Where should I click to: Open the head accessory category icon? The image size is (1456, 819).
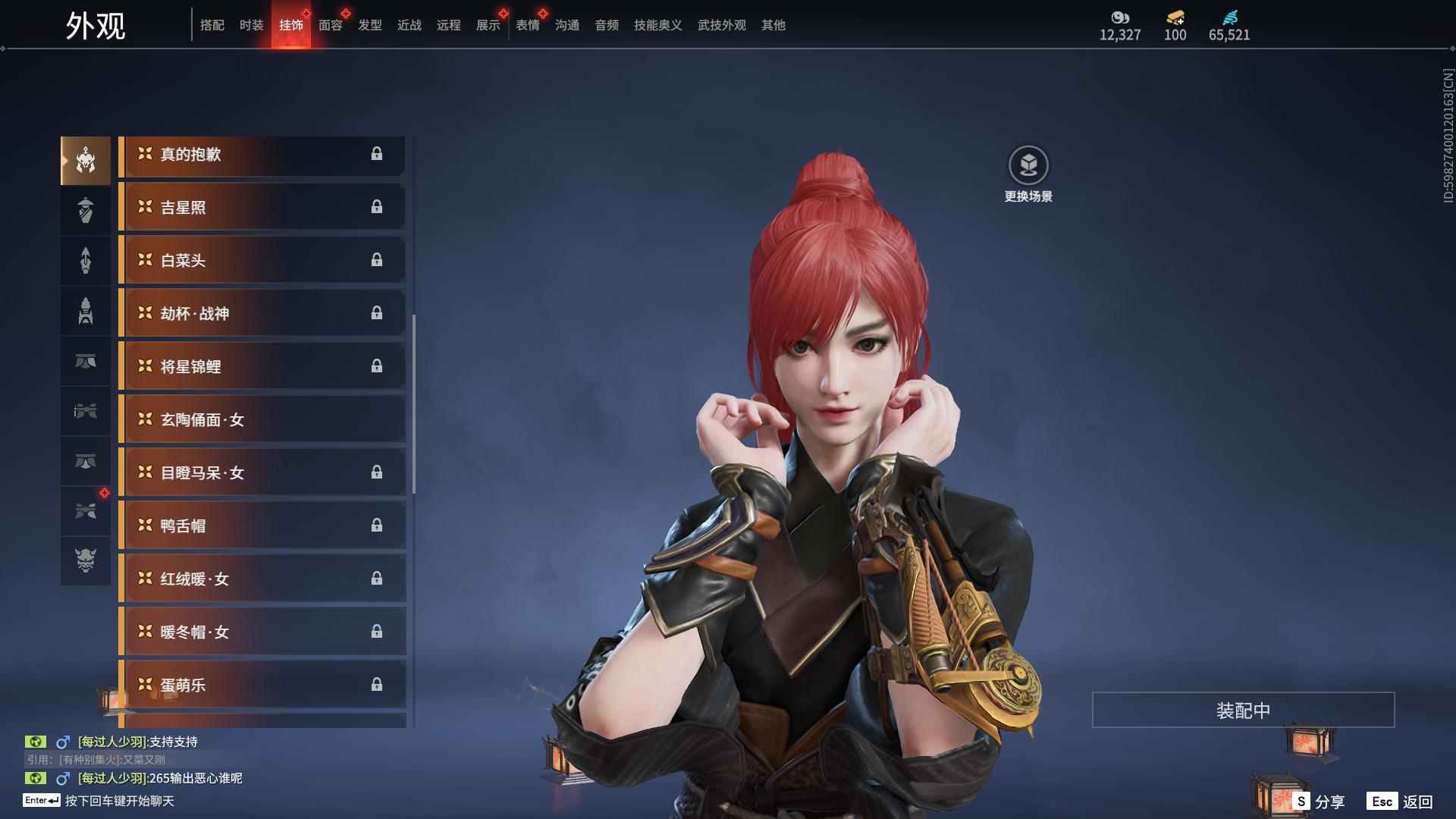(86, 161)
